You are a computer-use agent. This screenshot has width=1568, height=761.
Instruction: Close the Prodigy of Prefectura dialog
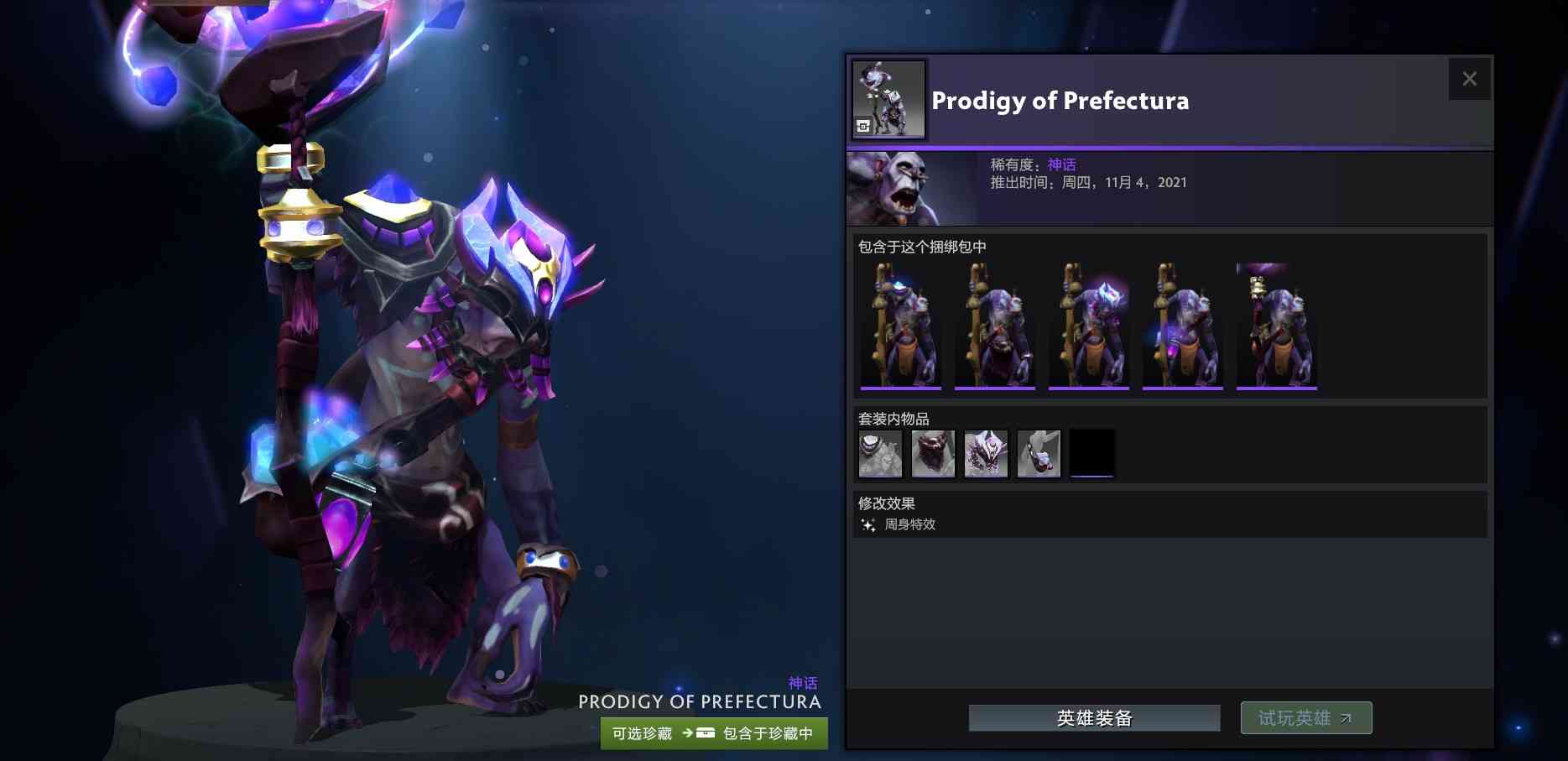1469,78
